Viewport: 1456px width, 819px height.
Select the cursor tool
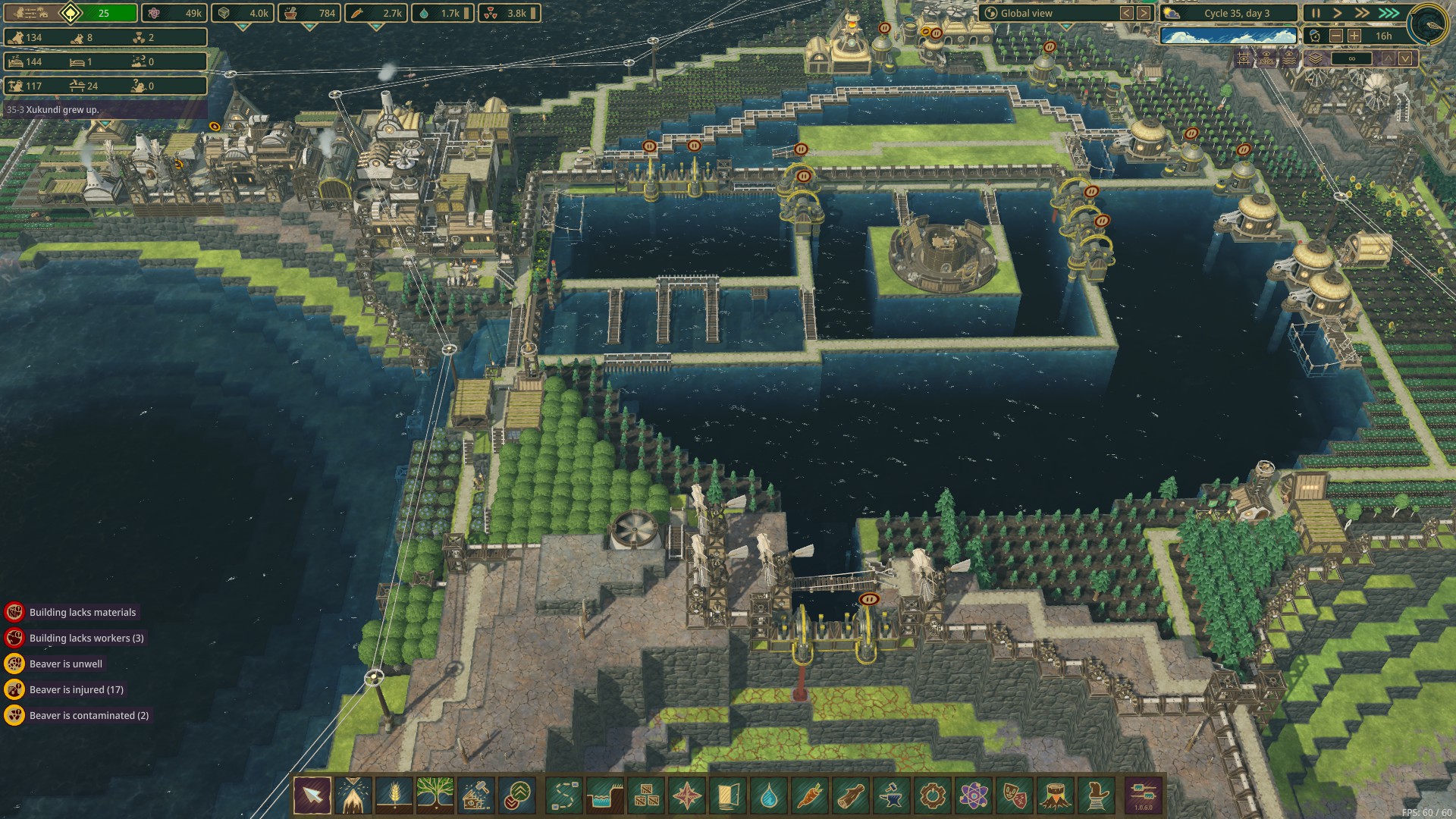coord(312,796)
